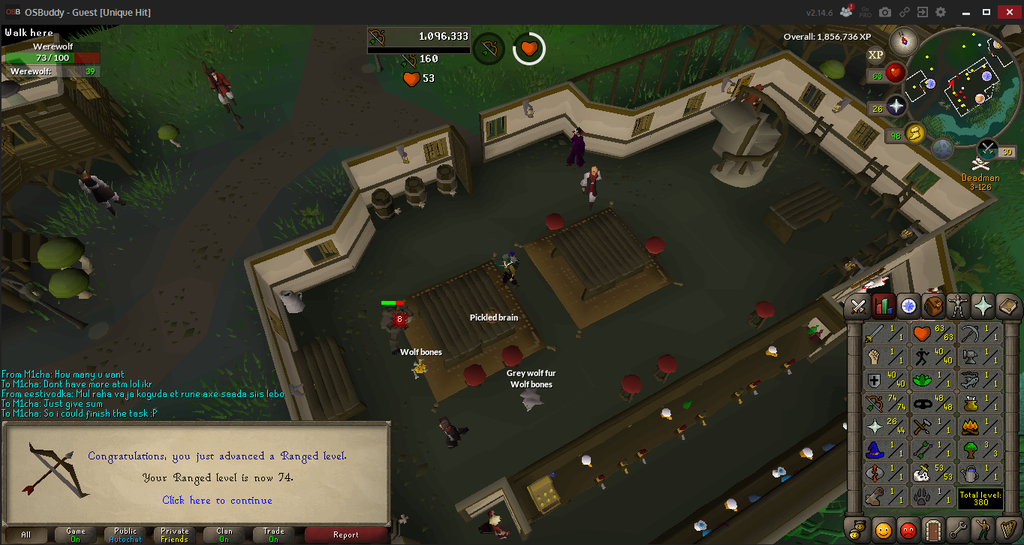The height and width of the screenshot is (545, 1024).
Task: Open the Combat Options crossed-swords tab
Action: [x=859, y=306]
